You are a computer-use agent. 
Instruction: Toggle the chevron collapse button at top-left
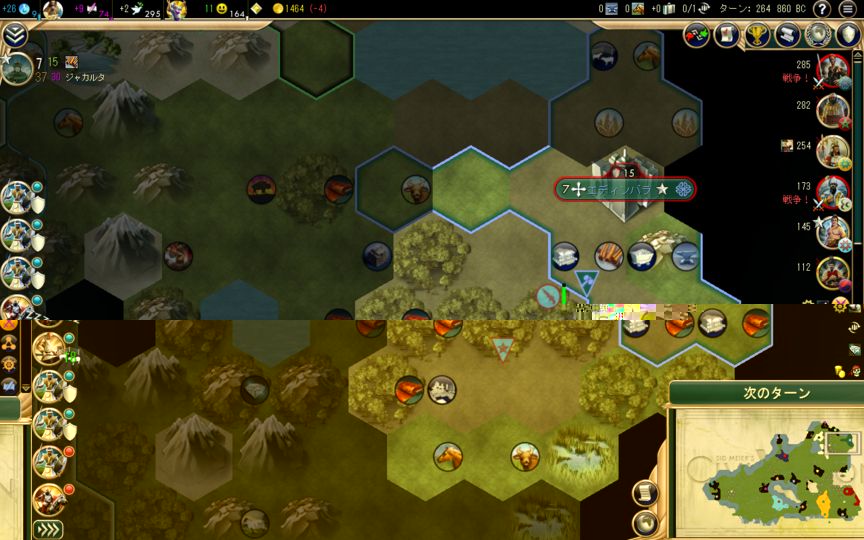(x=14, y=35)
